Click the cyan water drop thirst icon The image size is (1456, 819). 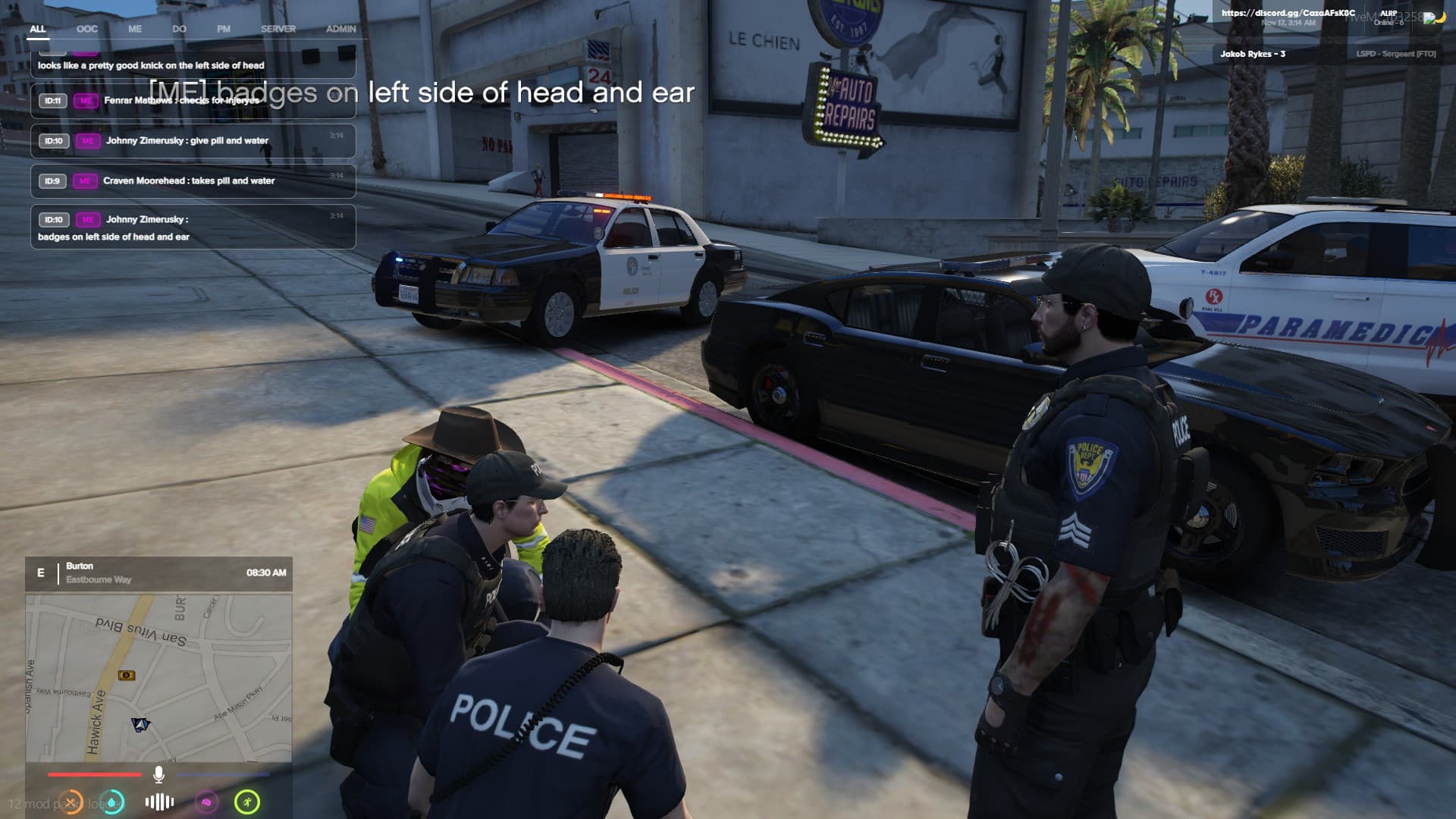[113, 802]
